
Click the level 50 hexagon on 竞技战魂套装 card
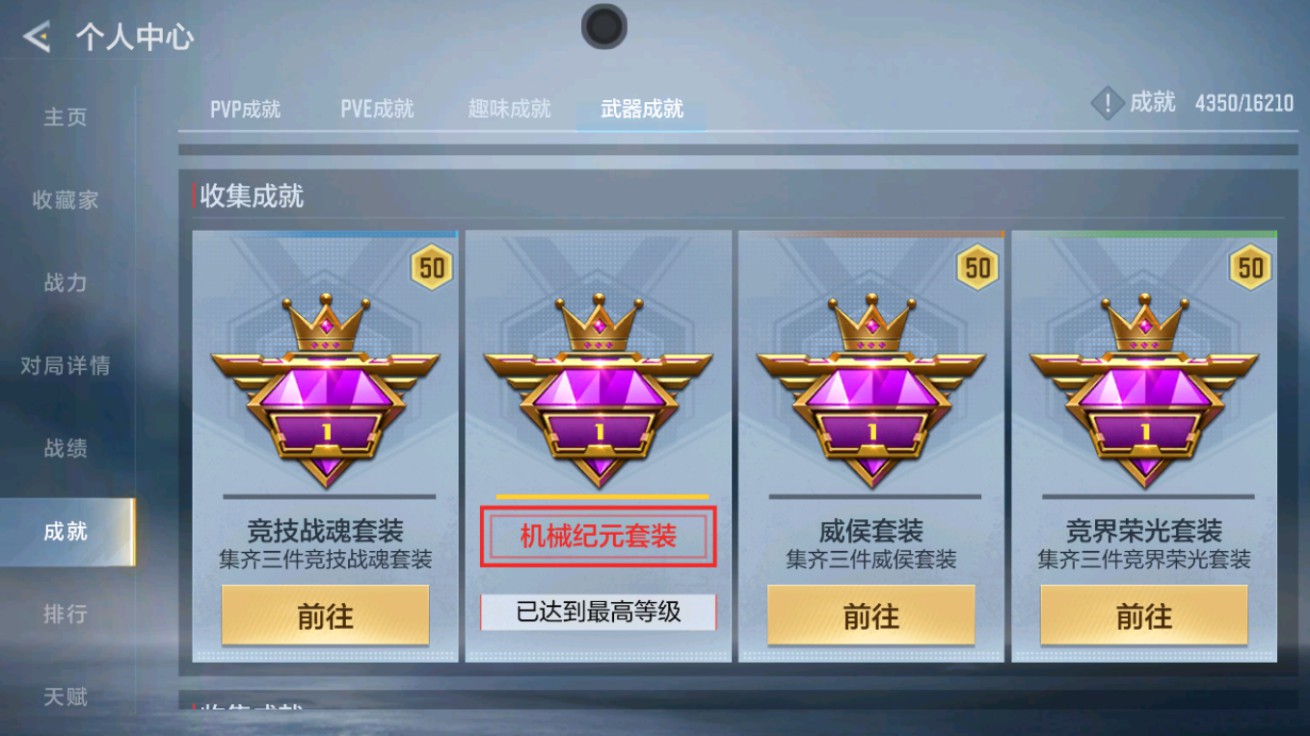[433, 267]
